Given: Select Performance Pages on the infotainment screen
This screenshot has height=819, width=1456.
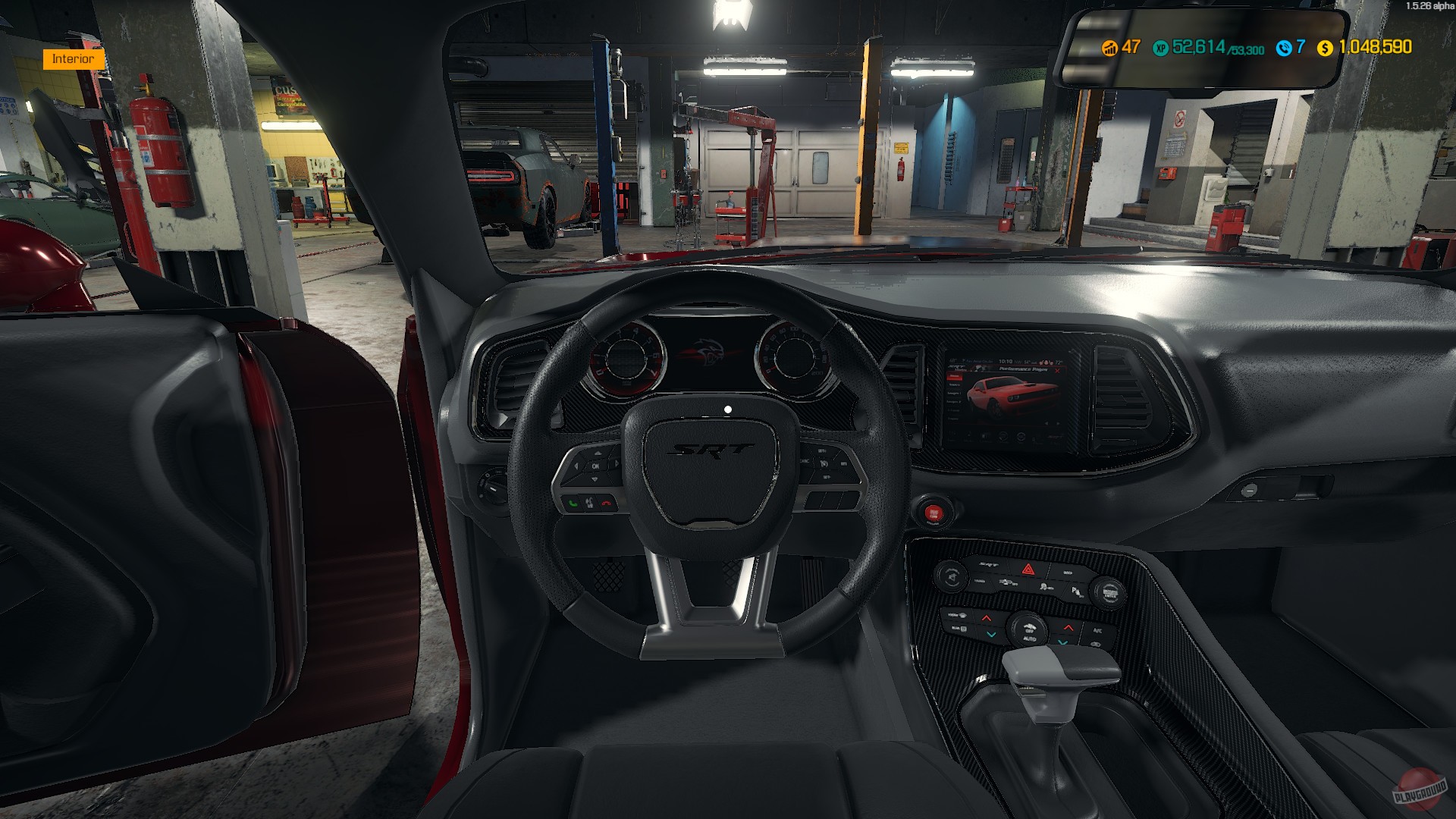Looking at the screenshot, I should pos(1025,369).
